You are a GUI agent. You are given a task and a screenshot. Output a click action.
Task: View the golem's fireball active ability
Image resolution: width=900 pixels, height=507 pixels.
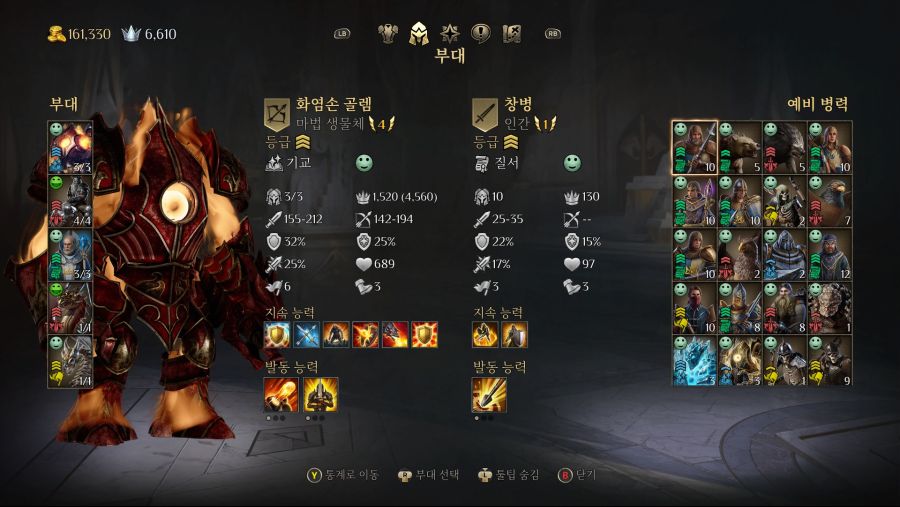coord(279,395)
